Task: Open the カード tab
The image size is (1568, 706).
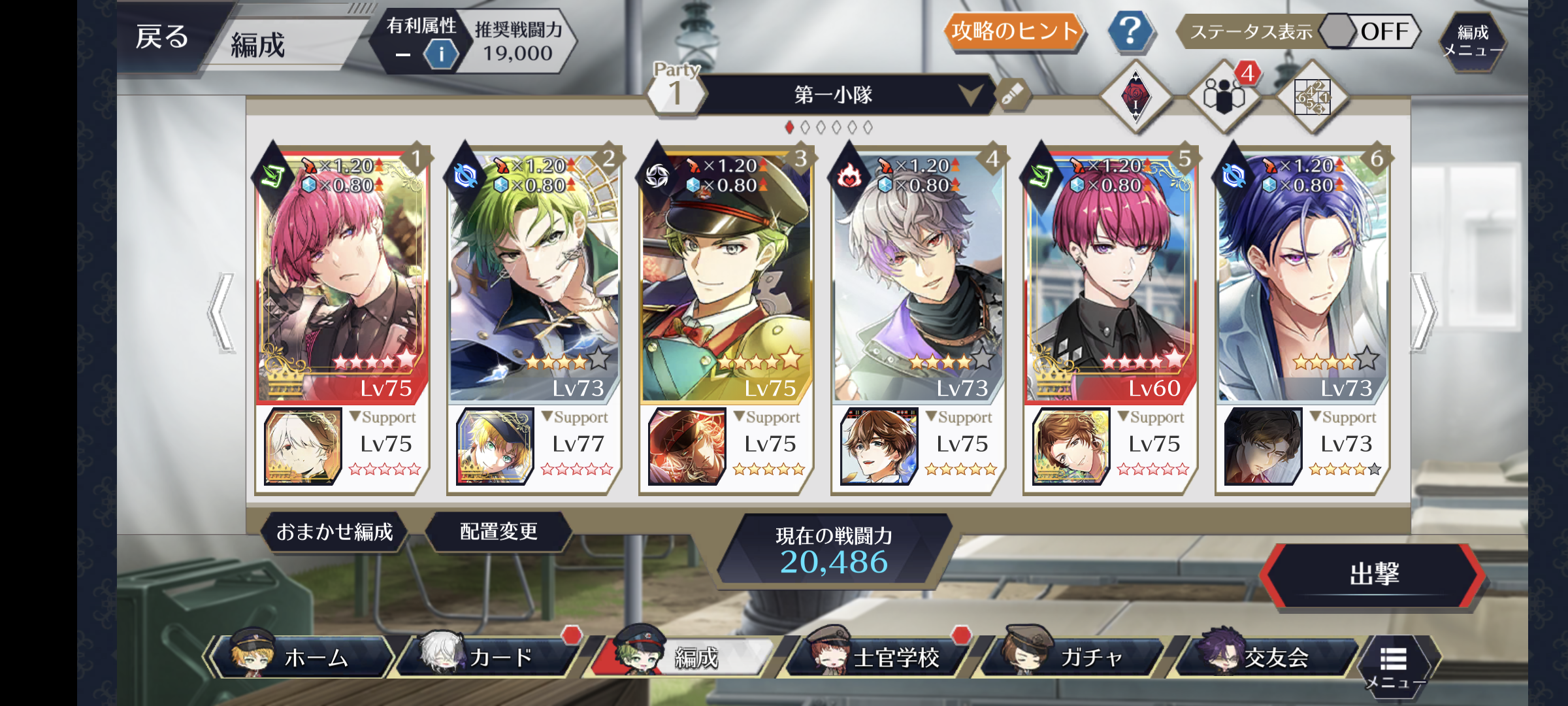Action: click(493, 656)
